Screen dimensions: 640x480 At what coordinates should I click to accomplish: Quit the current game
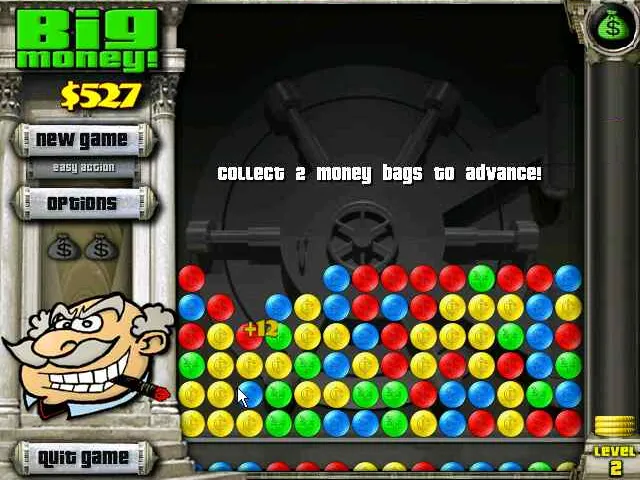[x=82, y=458]
